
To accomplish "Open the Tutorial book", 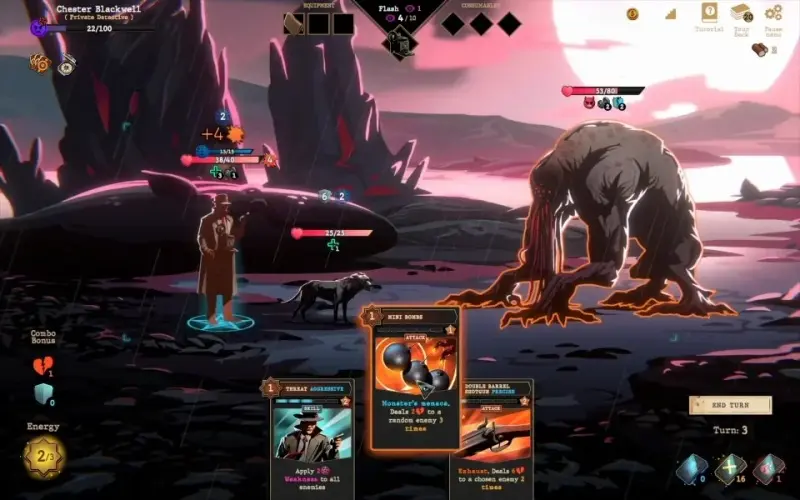I will (709, 14).
